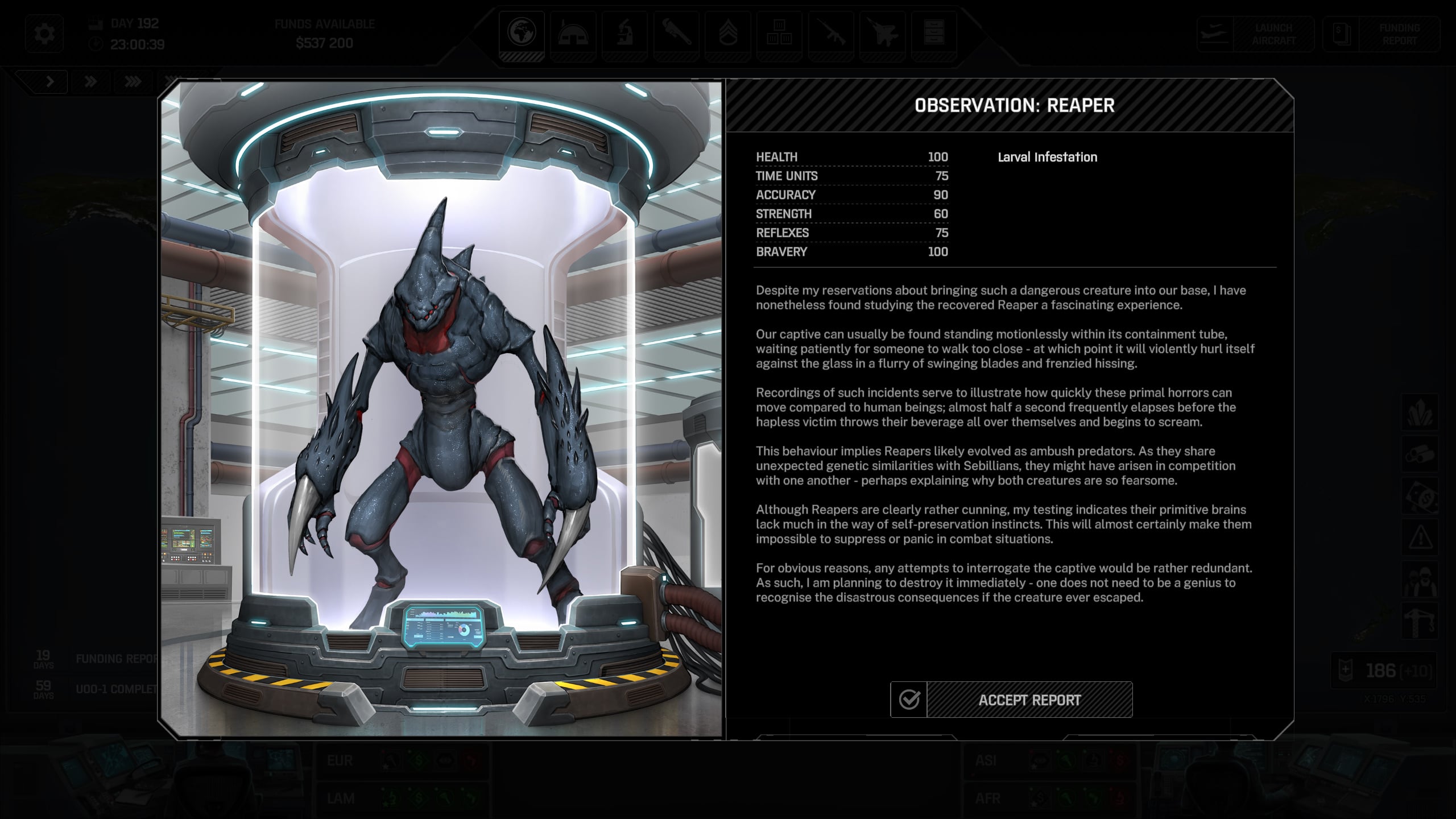This screenshot has width=1456, height=819.
Task: Set time to double-arrow fast speed
Action: click(x=90, y=82)
